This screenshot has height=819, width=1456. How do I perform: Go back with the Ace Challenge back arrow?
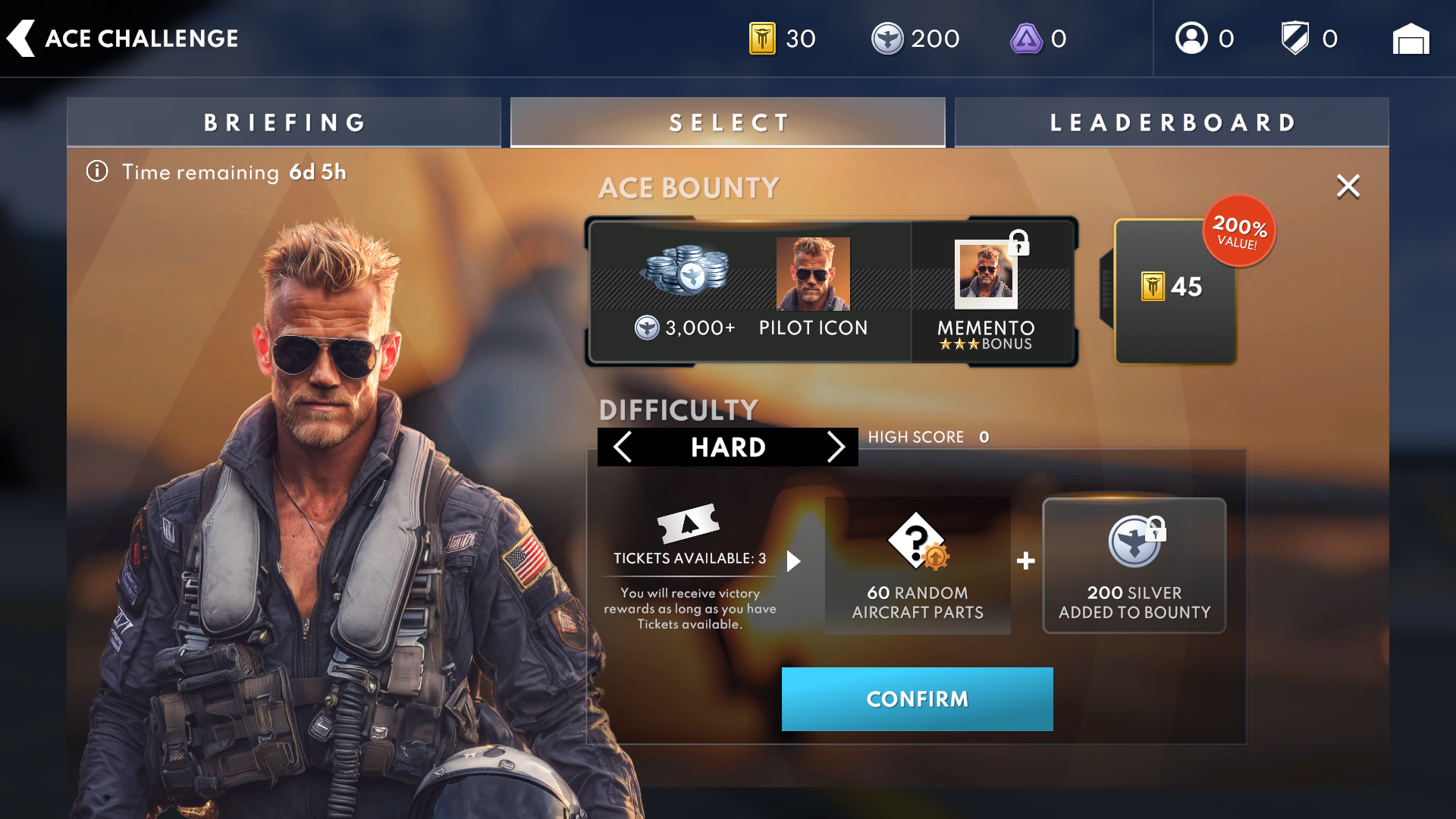[x=20, y=37]
